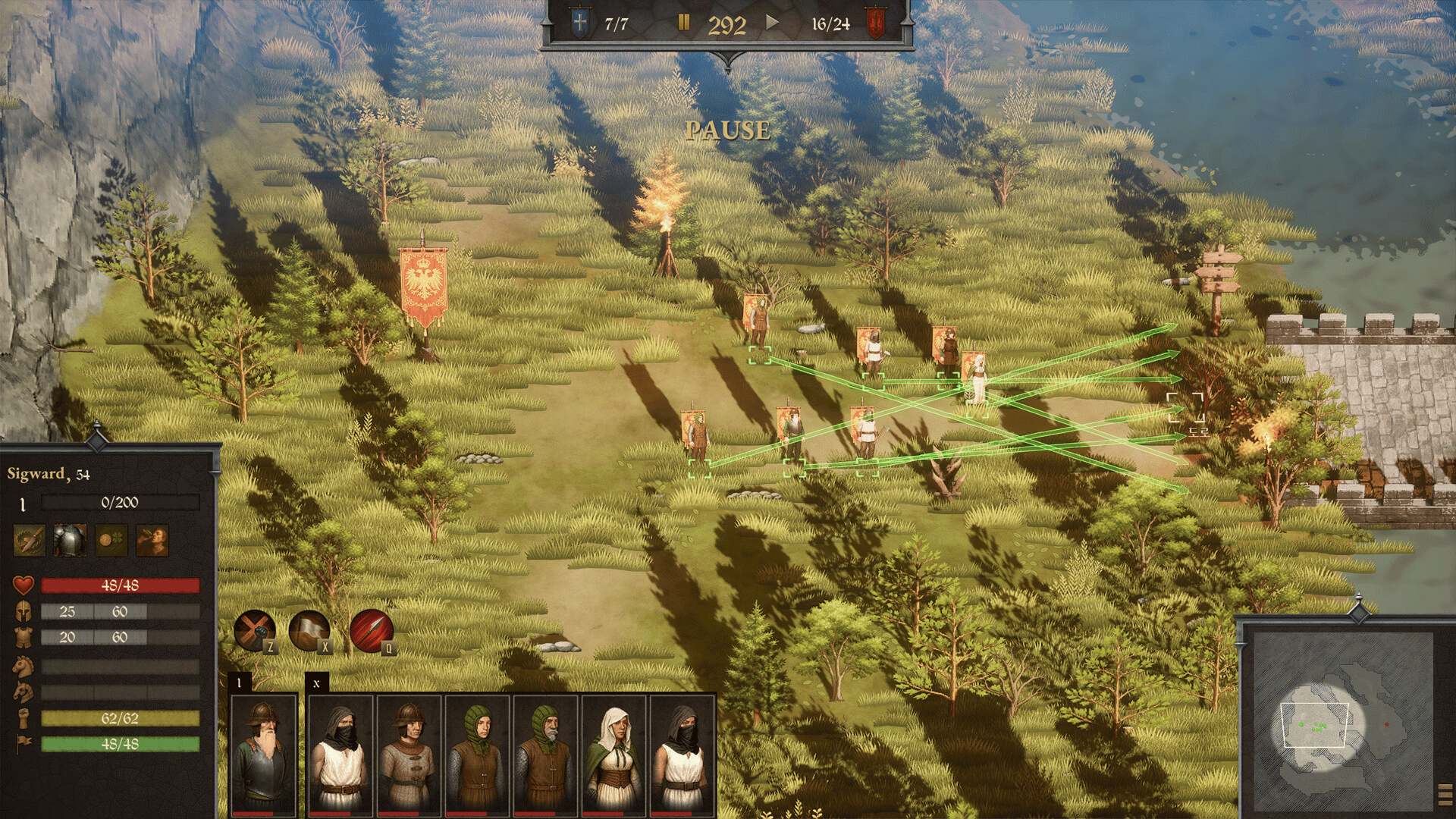This screenshot has height=819, width=1456.
Task: Select the red enemy banner icon
Action: [876, 24]
